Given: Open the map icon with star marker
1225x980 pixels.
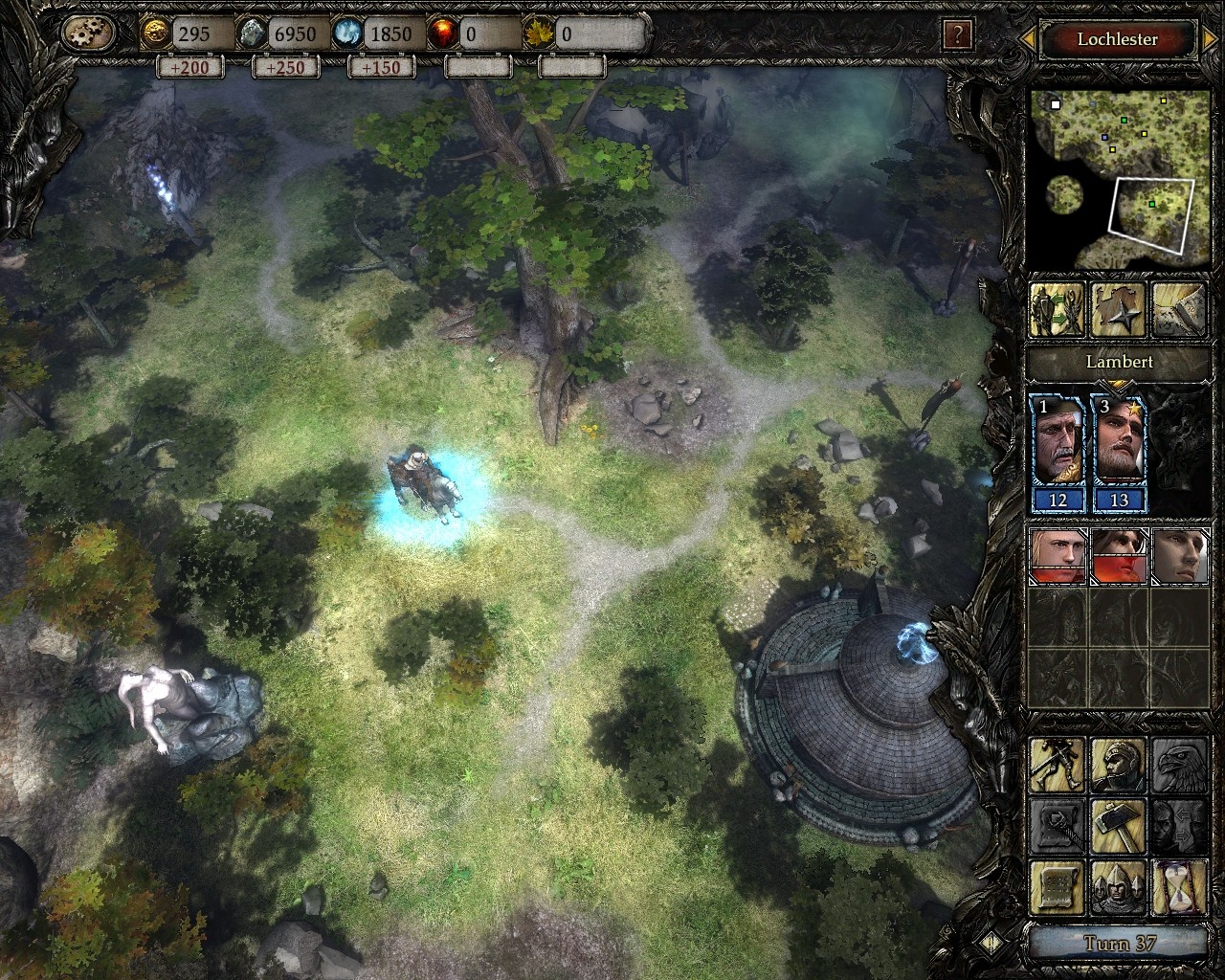Looking at the screenshot, I should click(1118, 309).
